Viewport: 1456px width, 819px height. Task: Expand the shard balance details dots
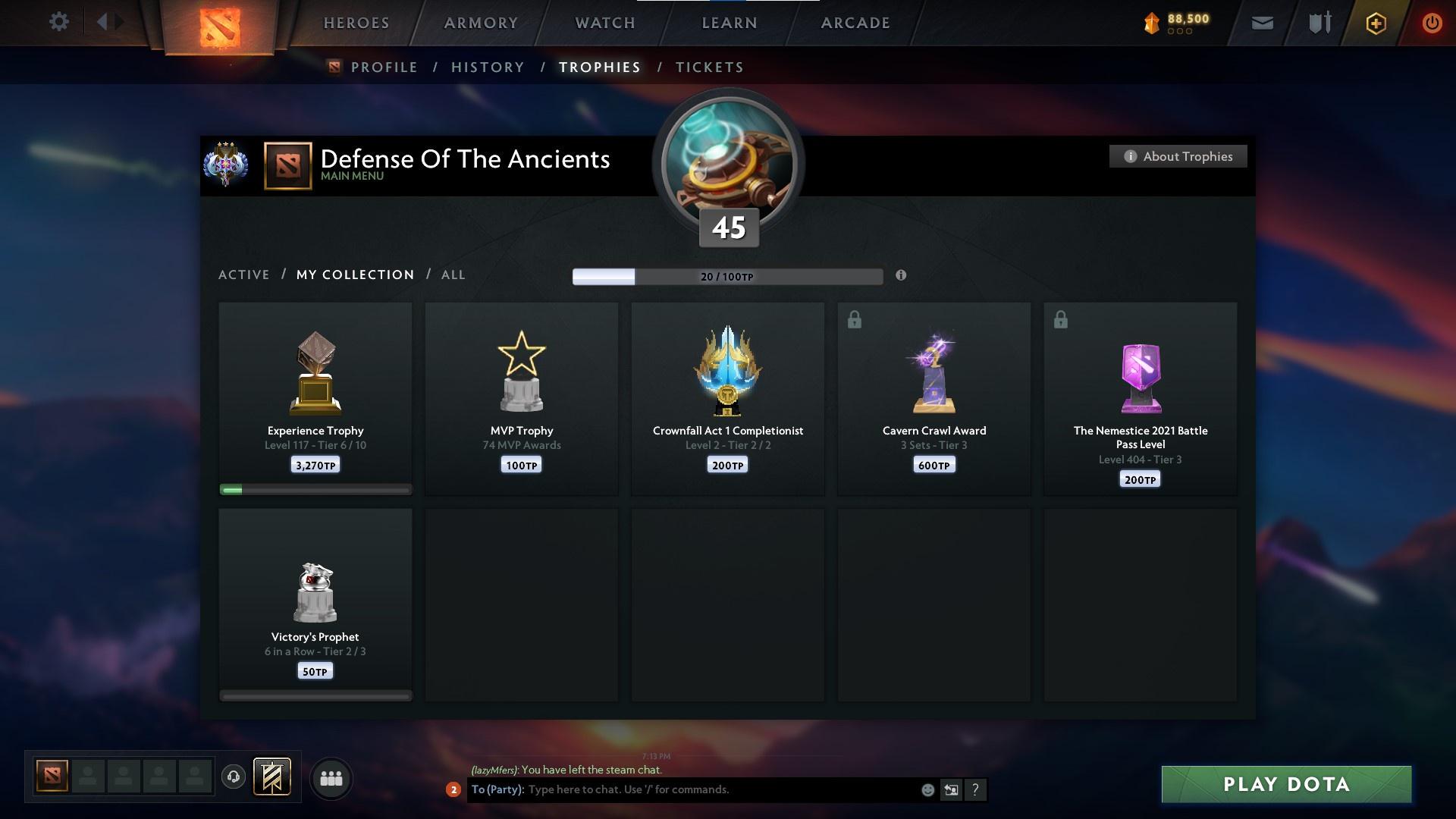[1178, 32]
